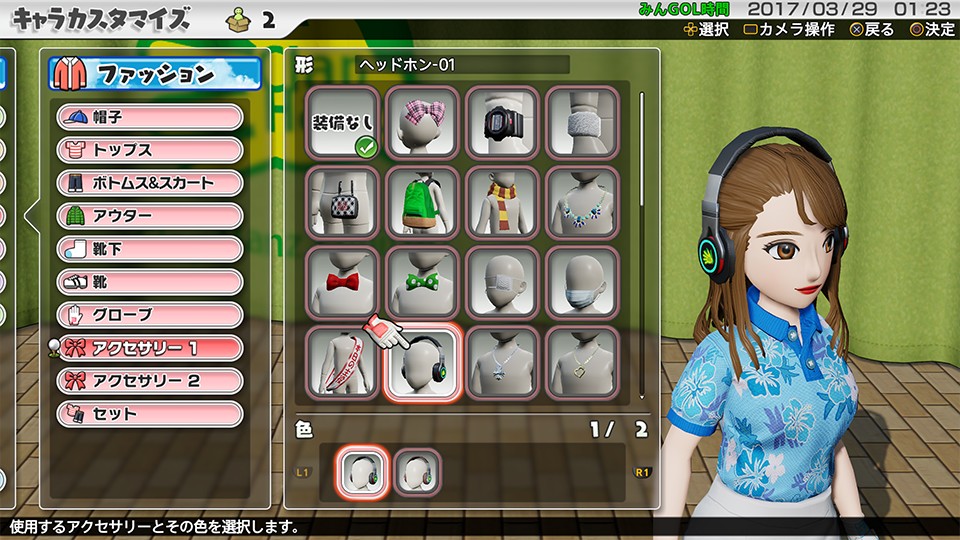The width and height of the screenshot is (960, 540).
Task: Select the グローブ category
Action: [x=150, y=315]
